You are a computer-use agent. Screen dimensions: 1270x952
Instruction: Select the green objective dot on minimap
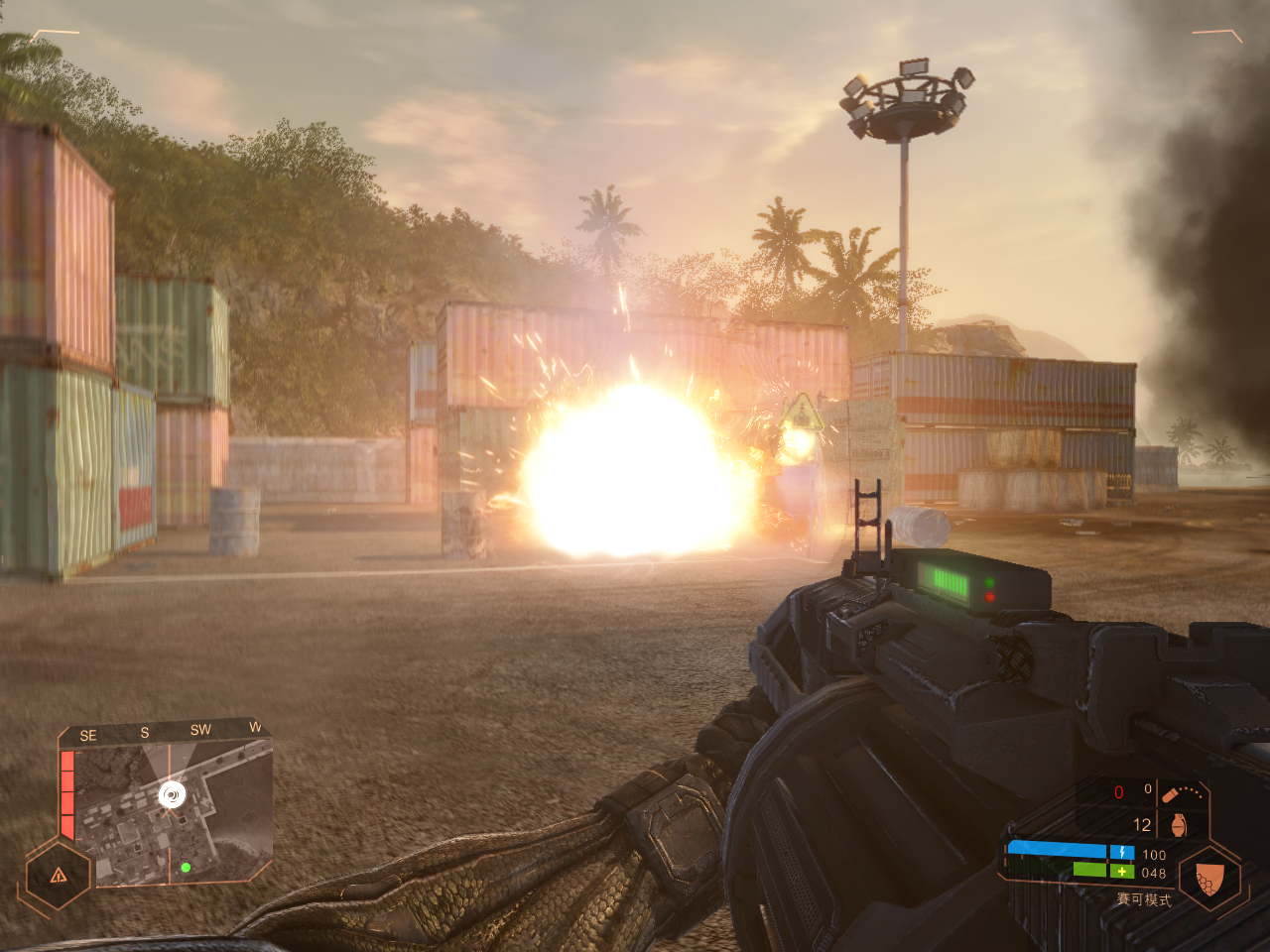tap(186, 868)
